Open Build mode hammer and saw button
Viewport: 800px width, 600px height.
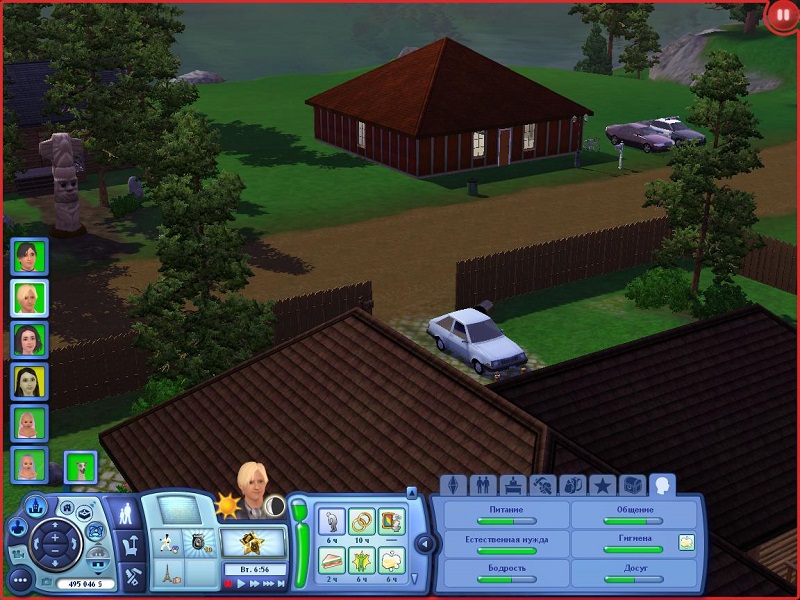coord(131,576)
